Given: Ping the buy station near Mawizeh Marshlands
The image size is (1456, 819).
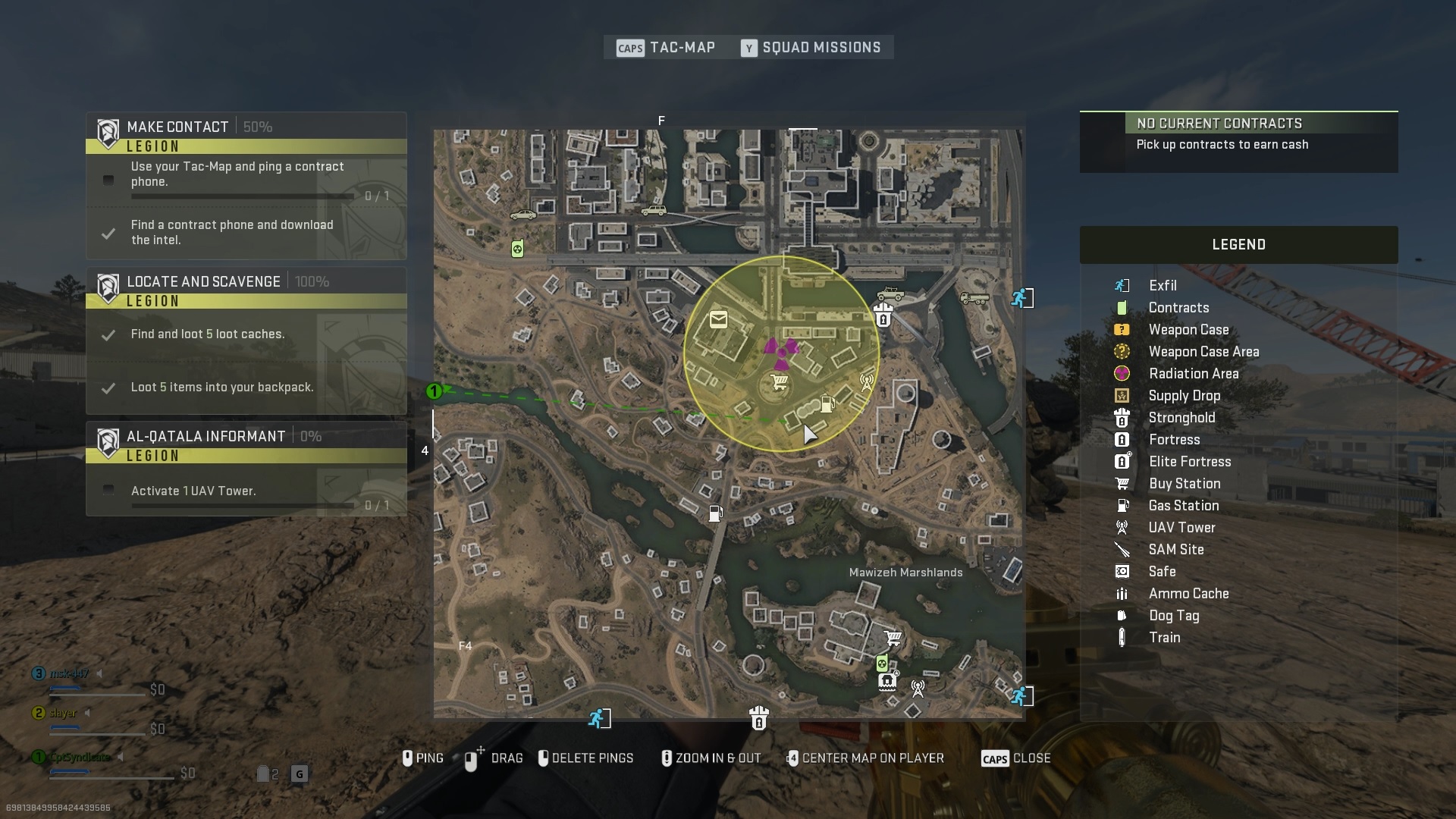Looking at the screenshot, I should point(893,639).
